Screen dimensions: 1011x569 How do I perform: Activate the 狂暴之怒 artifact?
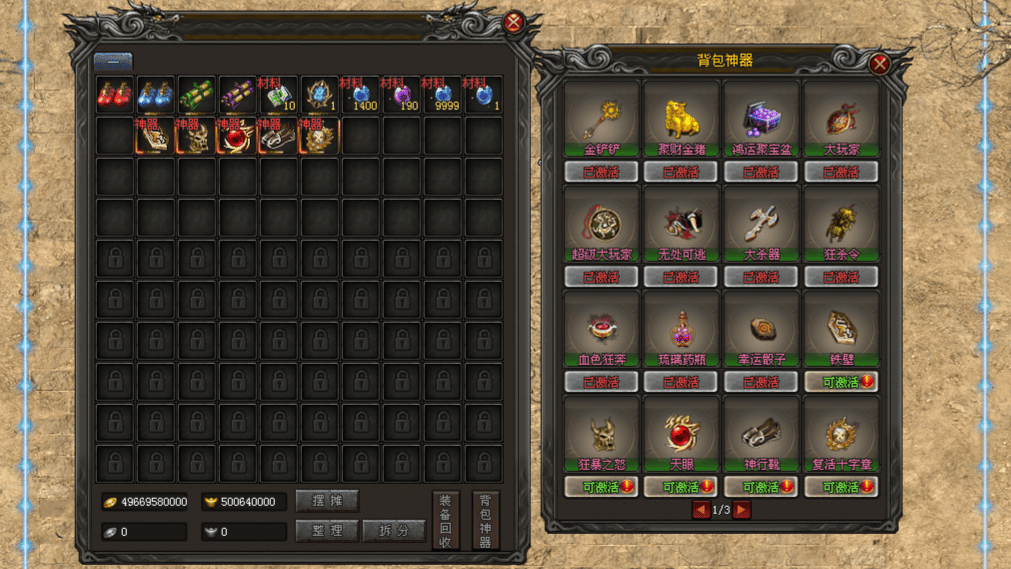pyautogui.click(x=601, y=487)
